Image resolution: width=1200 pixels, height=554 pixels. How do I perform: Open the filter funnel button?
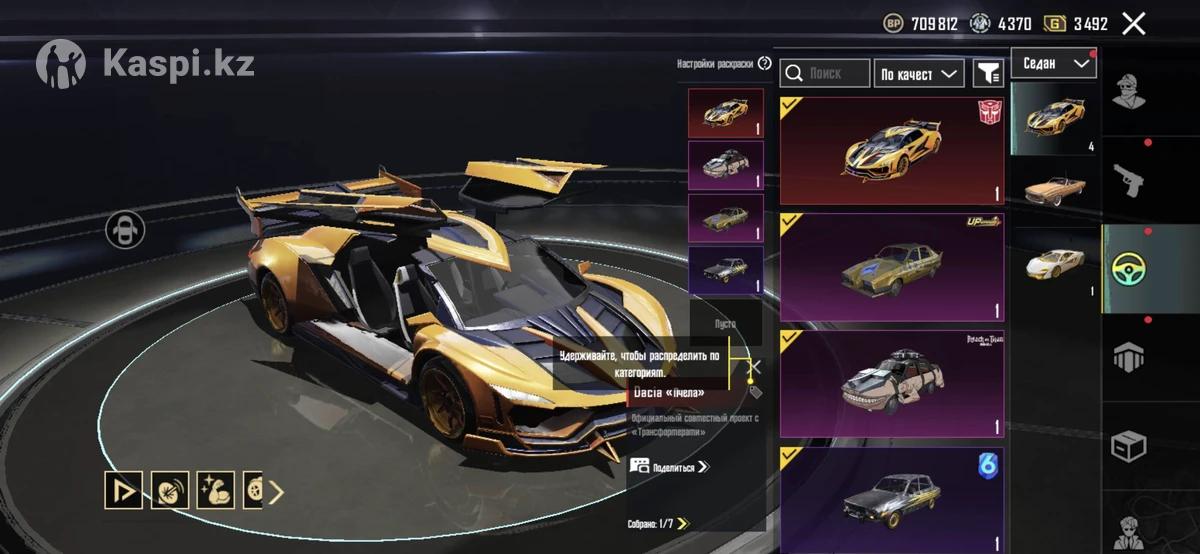pyautogui.click(x=988, y=73)
